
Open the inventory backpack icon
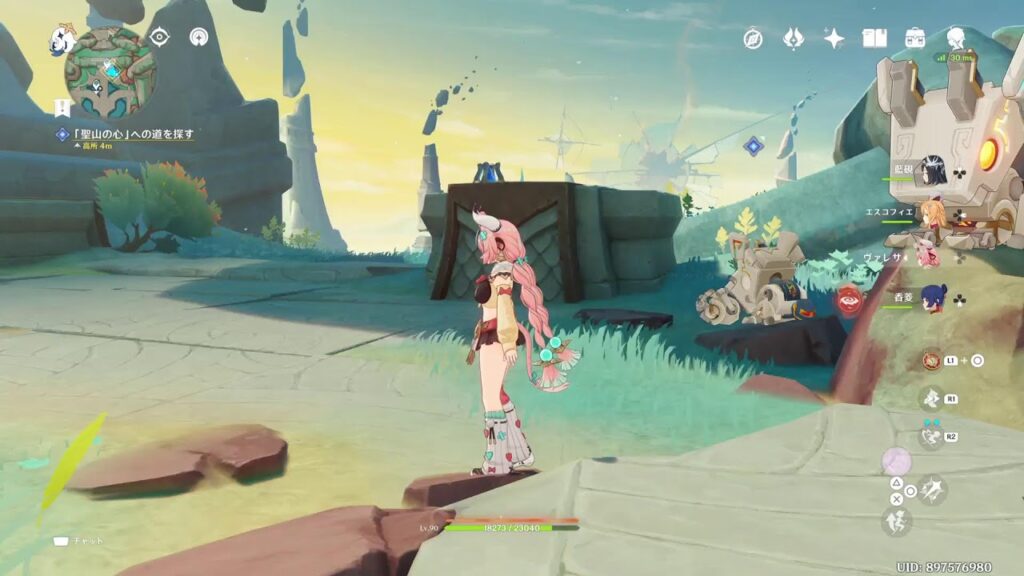(915, 38)
